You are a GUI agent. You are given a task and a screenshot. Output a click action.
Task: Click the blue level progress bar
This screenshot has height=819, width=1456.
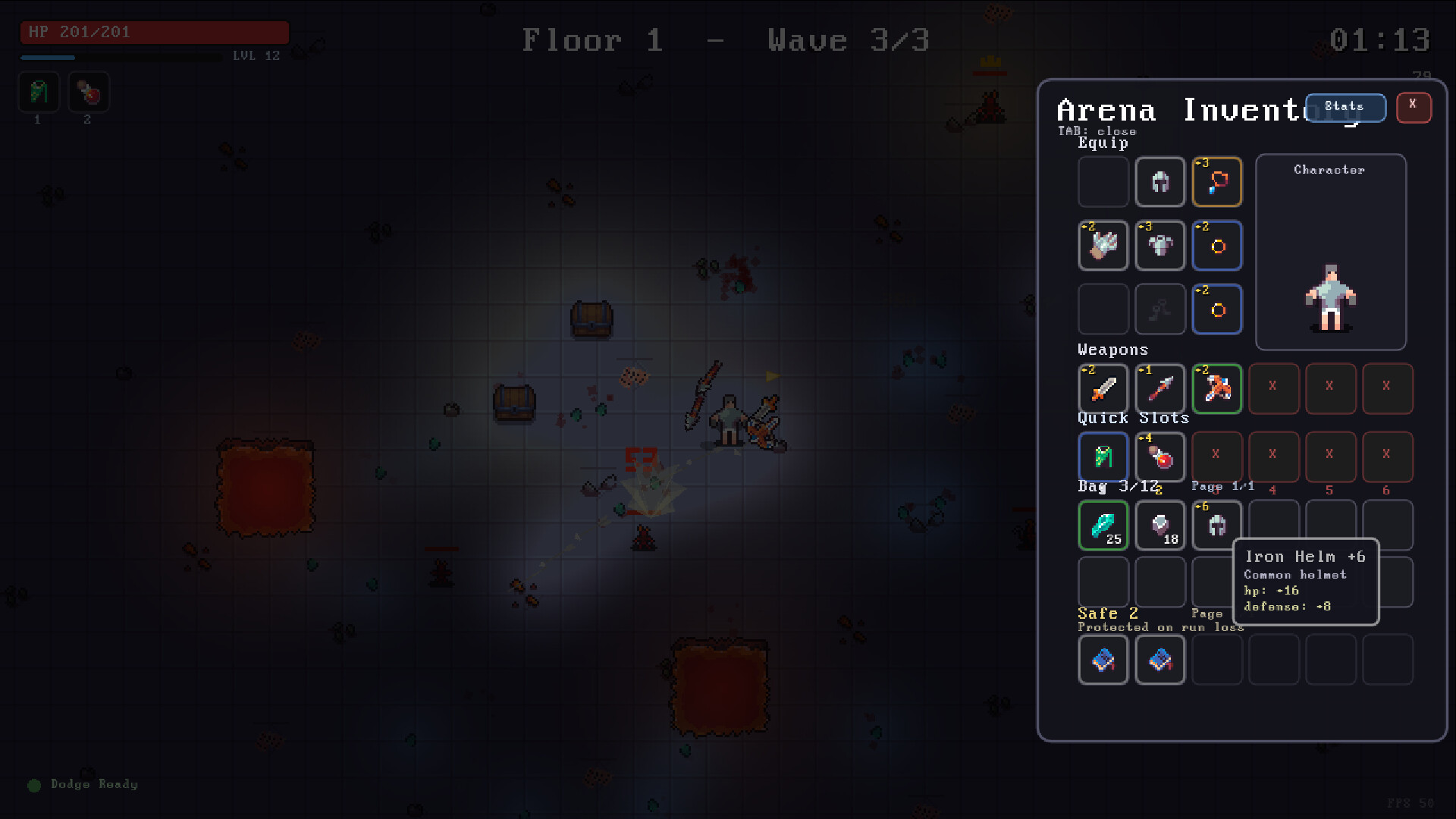point(49,57)
